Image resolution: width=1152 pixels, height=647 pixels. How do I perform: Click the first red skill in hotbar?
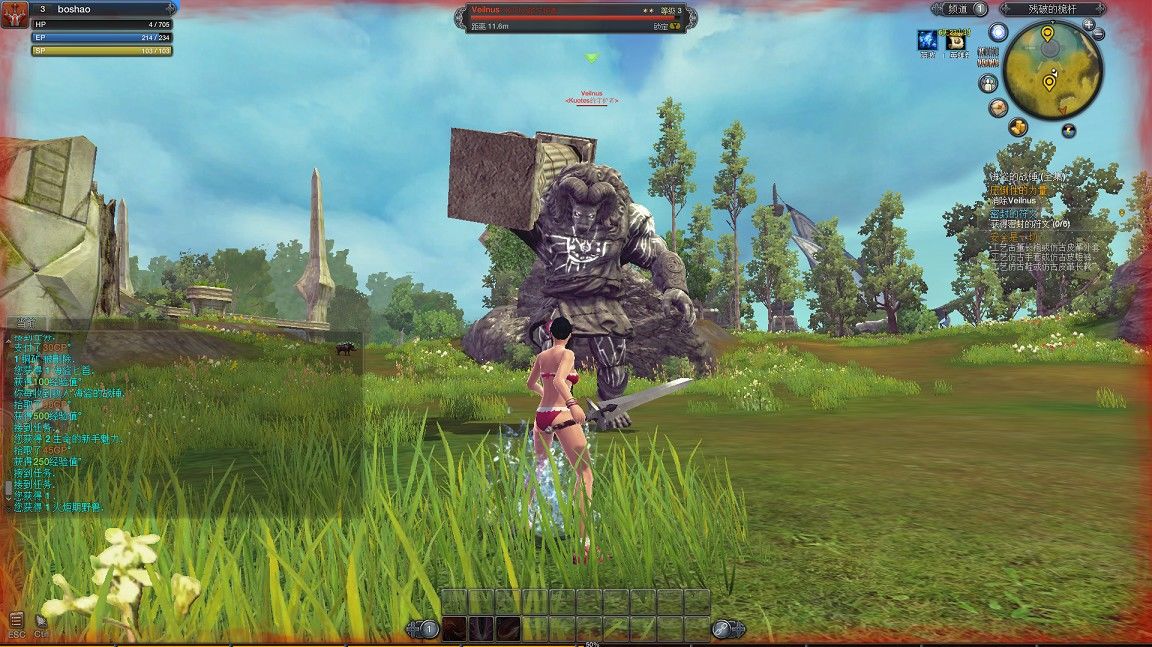tap(454, 629)
